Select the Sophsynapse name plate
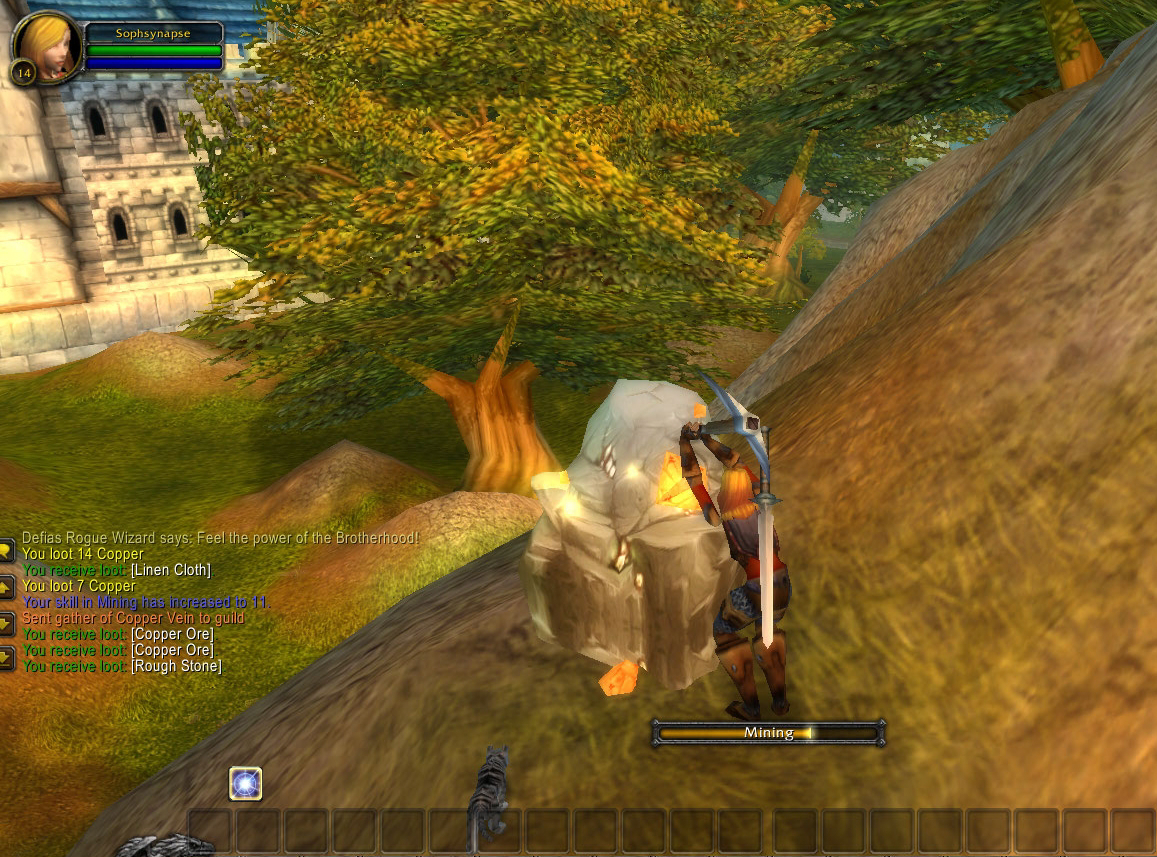 [153, 33]
